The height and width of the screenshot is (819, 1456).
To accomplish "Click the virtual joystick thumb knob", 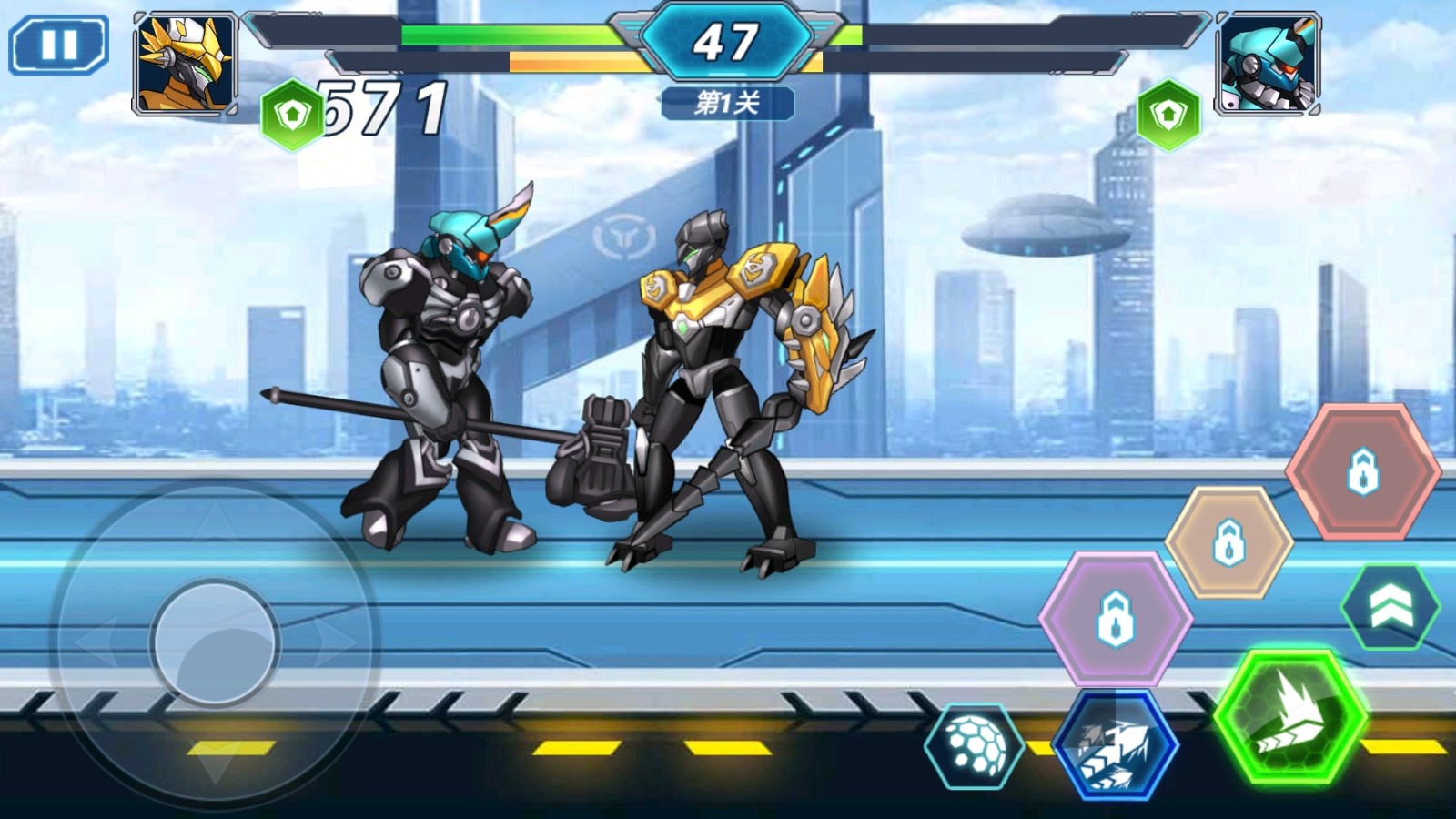I will coord(216,642).
